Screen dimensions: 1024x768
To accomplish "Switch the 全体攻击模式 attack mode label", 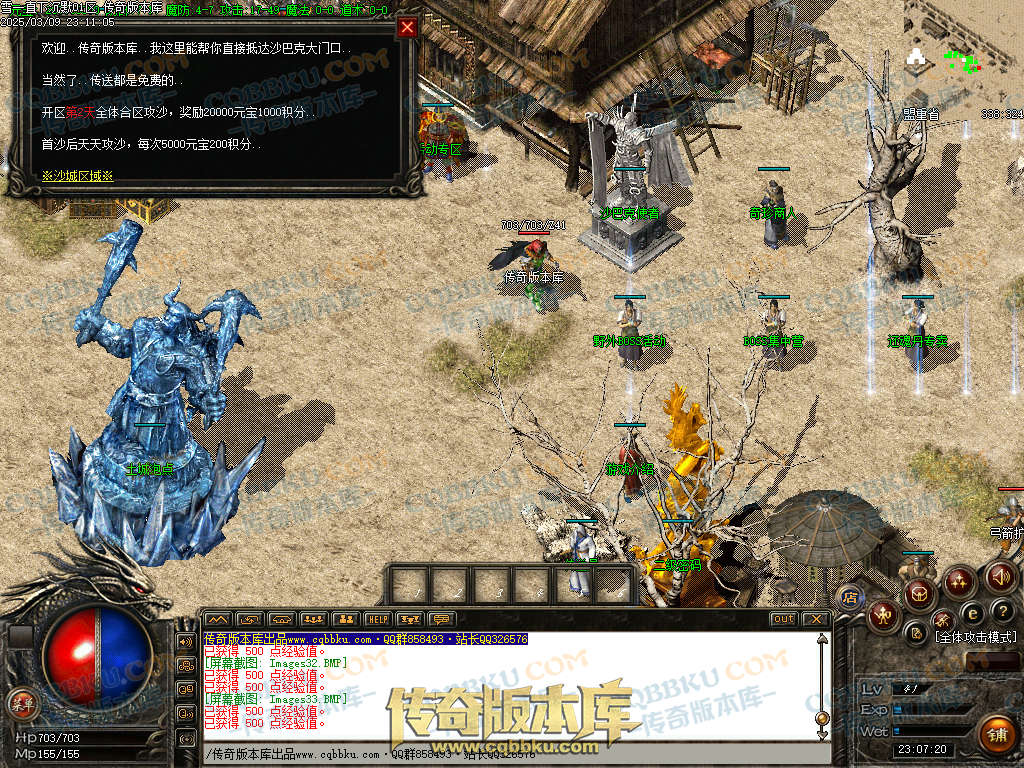I will point(975,637).
